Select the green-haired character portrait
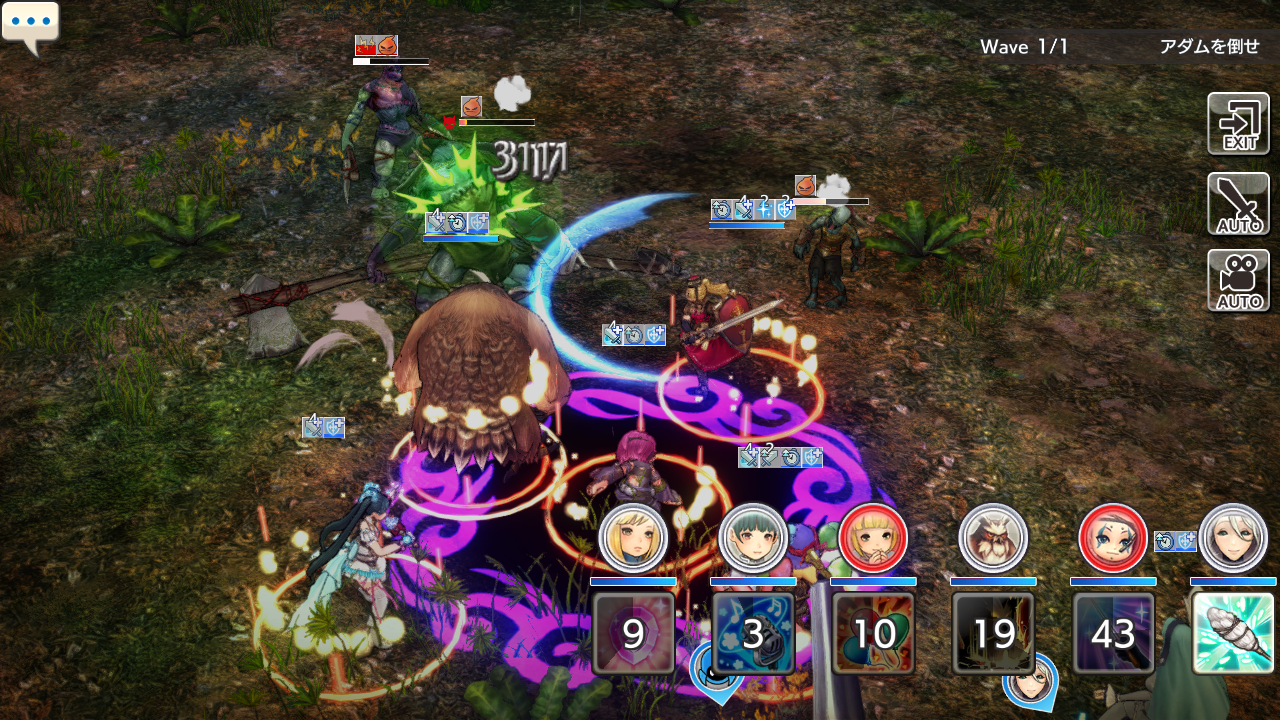1280x720 pixels. pos(753,538)
